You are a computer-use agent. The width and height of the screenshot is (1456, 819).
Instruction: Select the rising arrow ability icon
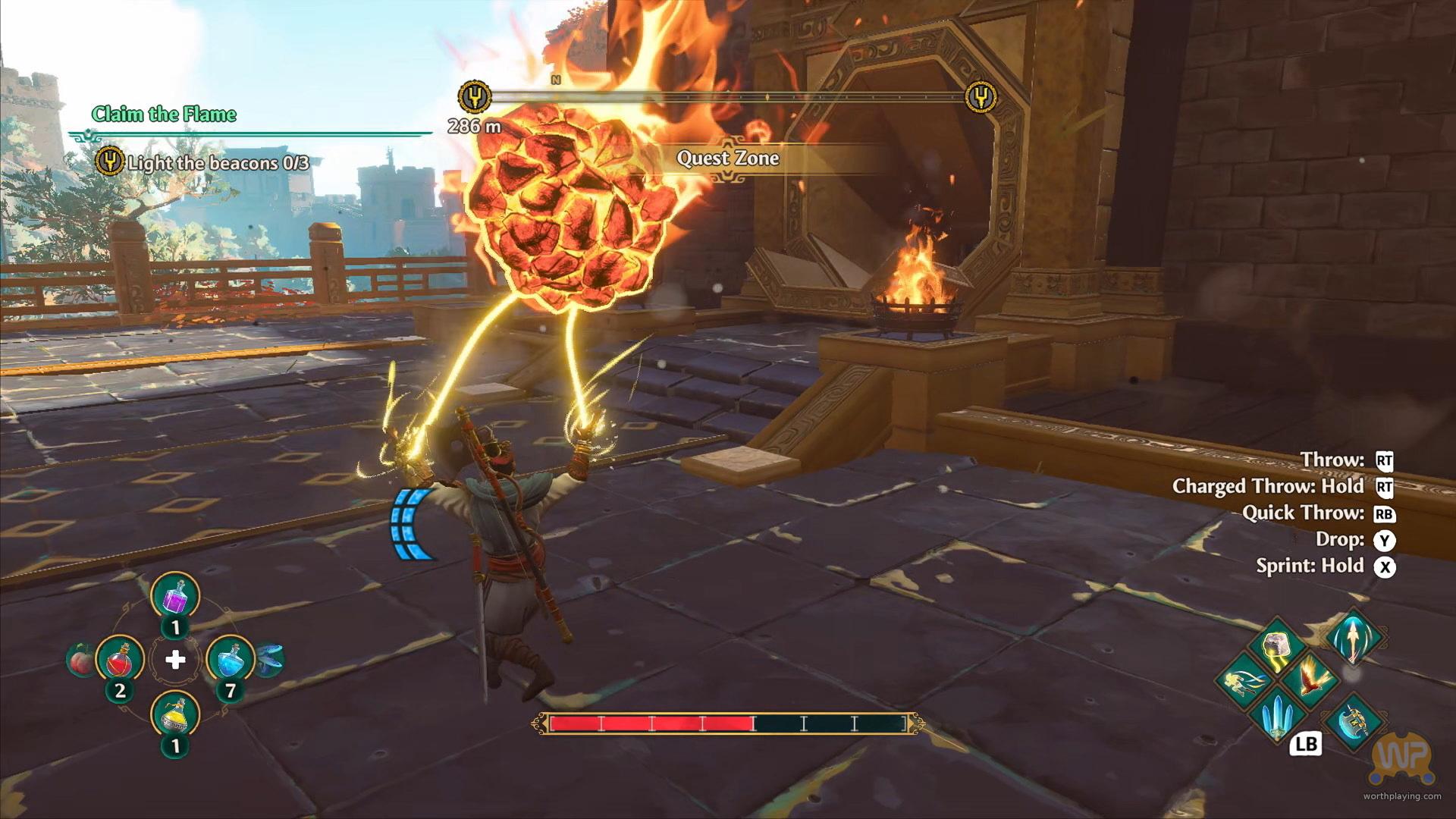(1354, 639)
